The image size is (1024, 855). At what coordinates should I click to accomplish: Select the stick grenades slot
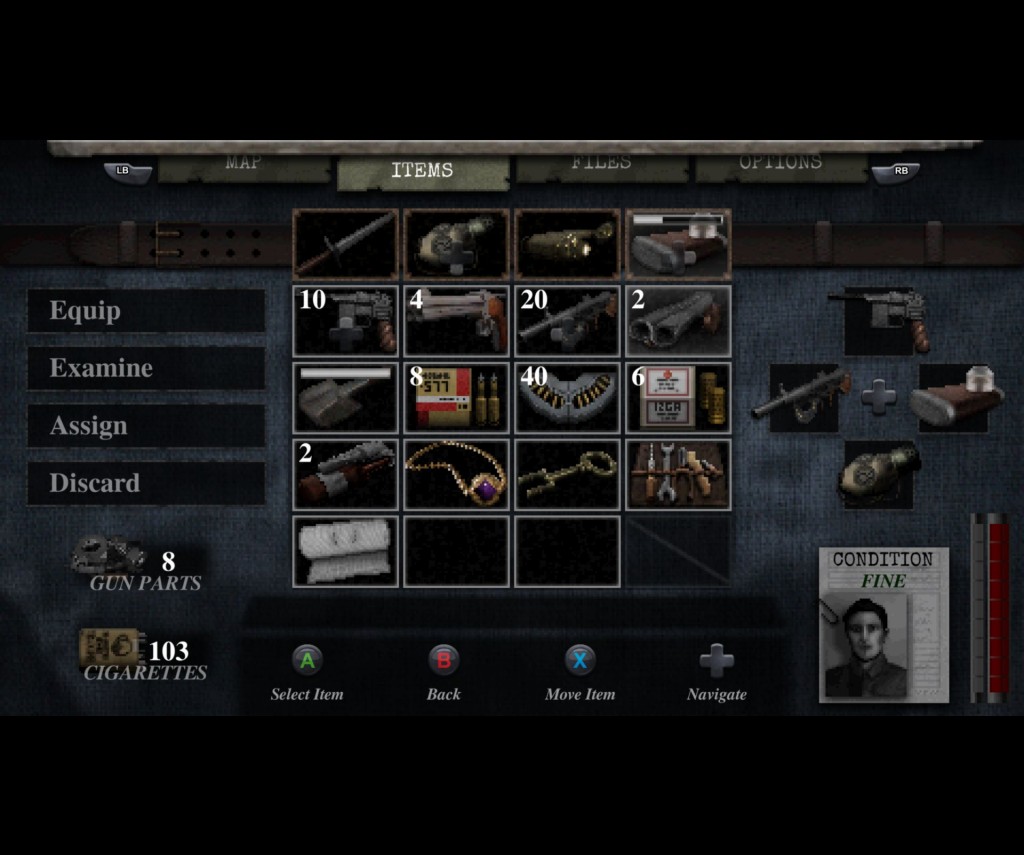pos(346,475)
